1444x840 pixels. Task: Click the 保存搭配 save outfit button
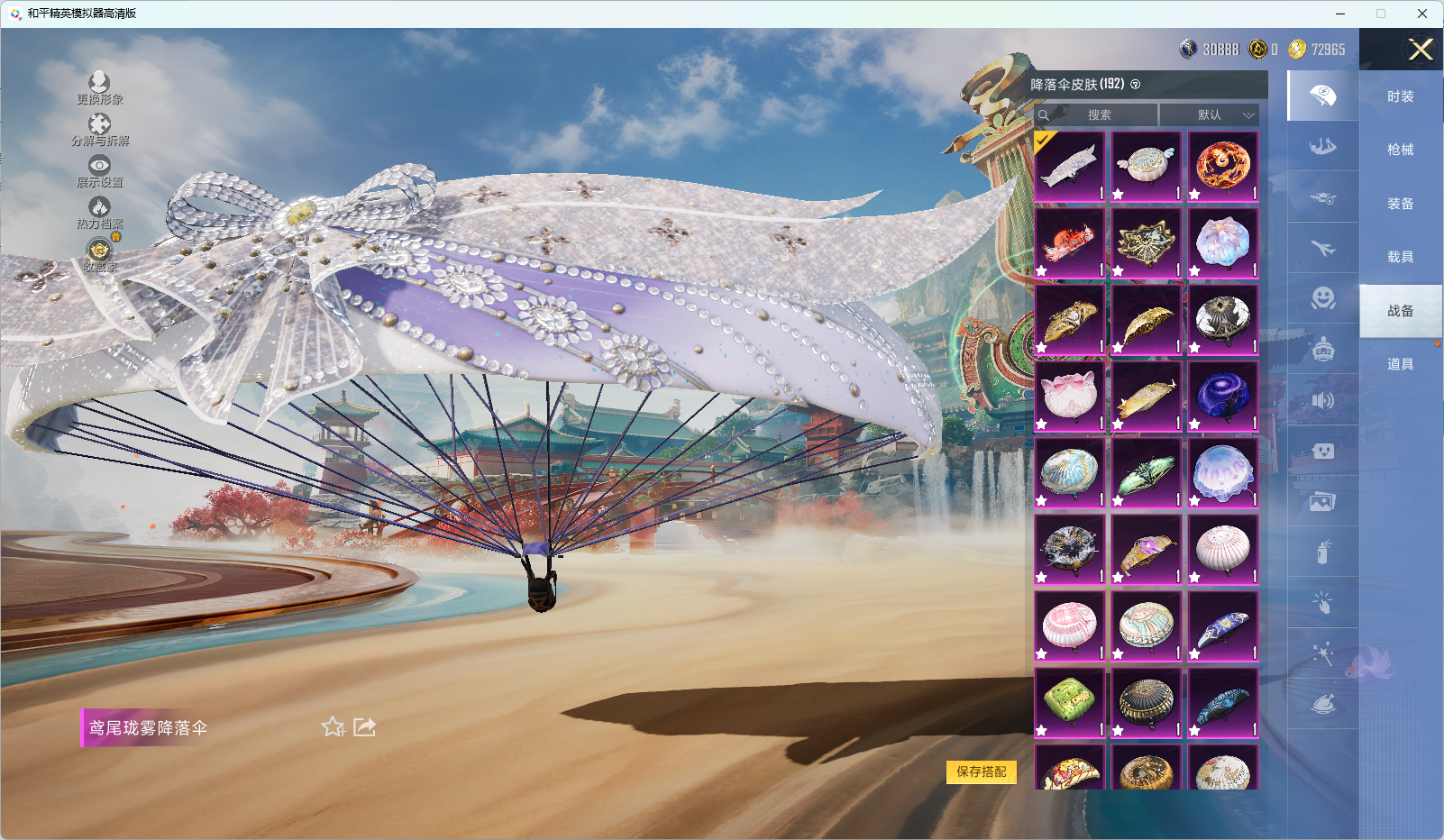(x=981, y=772)
